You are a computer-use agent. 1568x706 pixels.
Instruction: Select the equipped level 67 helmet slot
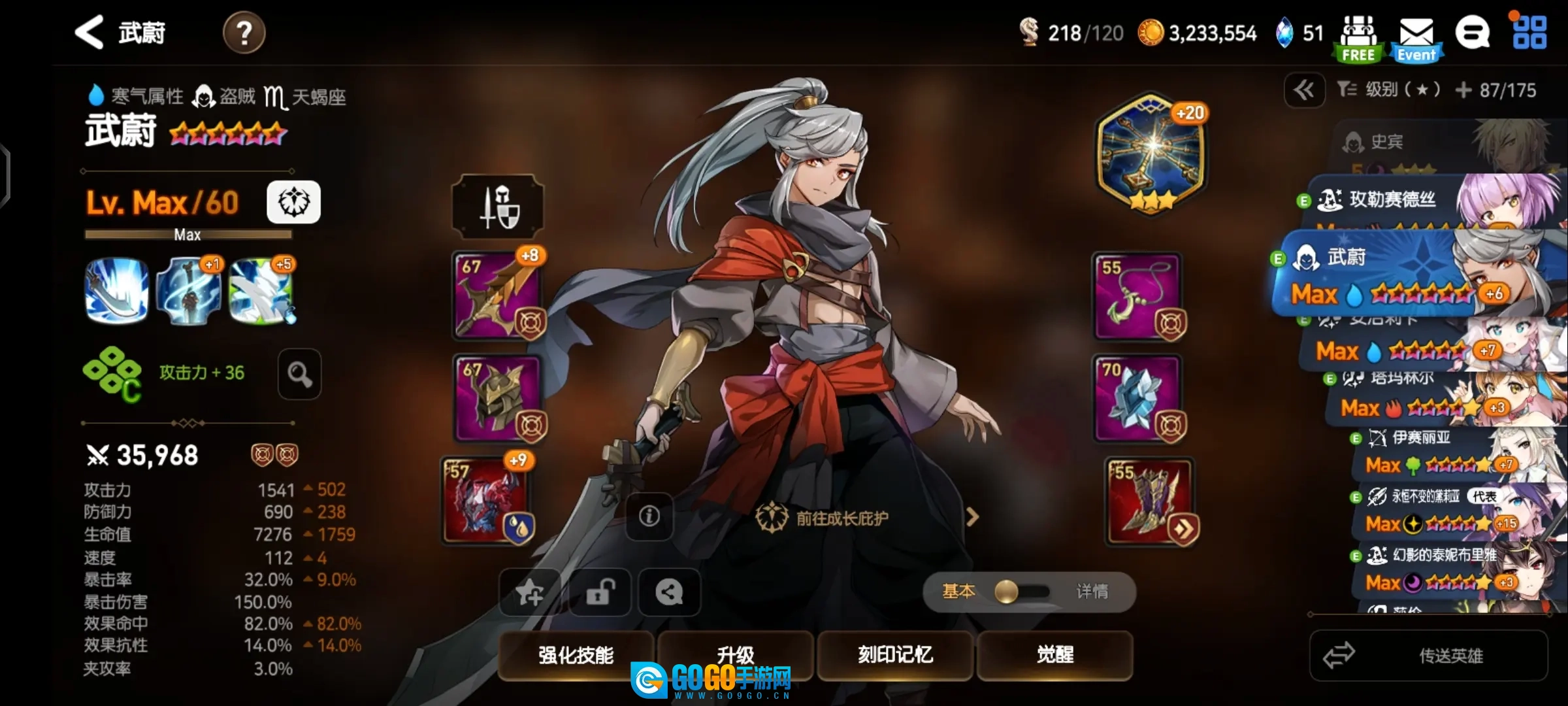pyautogui.click(x=497, y=398)
